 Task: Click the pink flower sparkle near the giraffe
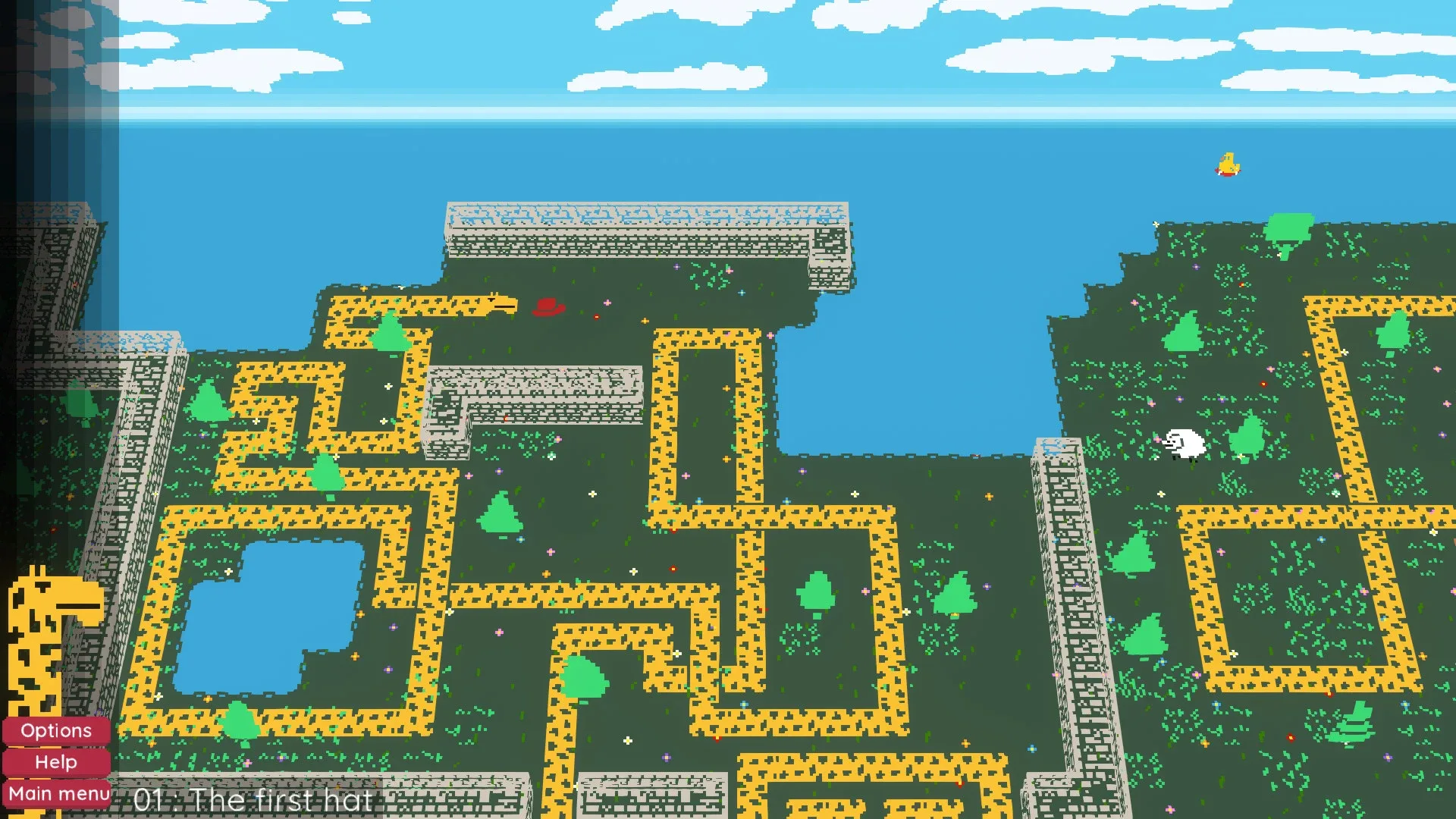pos(607,303)
